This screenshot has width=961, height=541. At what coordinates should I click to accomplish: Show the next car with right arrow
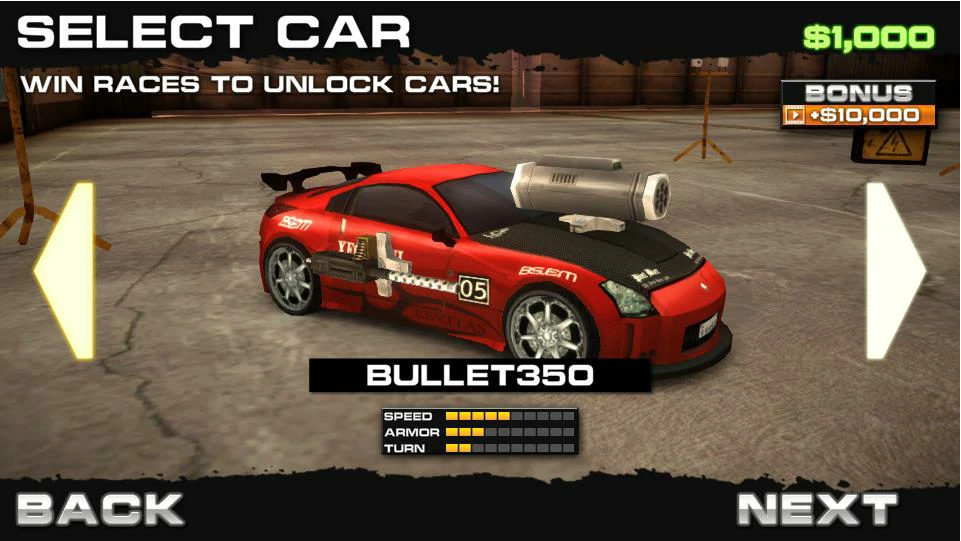pyautogui.click(x=893, y=270)
